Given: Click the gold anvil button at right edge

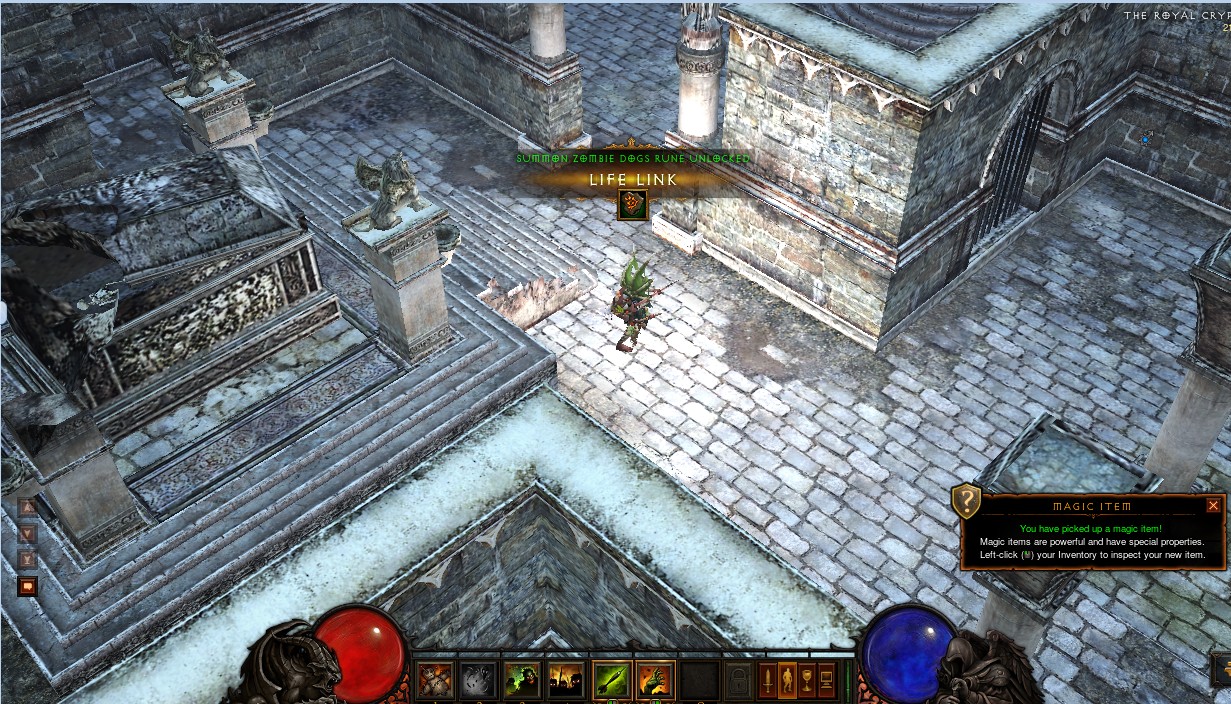Looking at the screenshot, I should point(1223,668).
